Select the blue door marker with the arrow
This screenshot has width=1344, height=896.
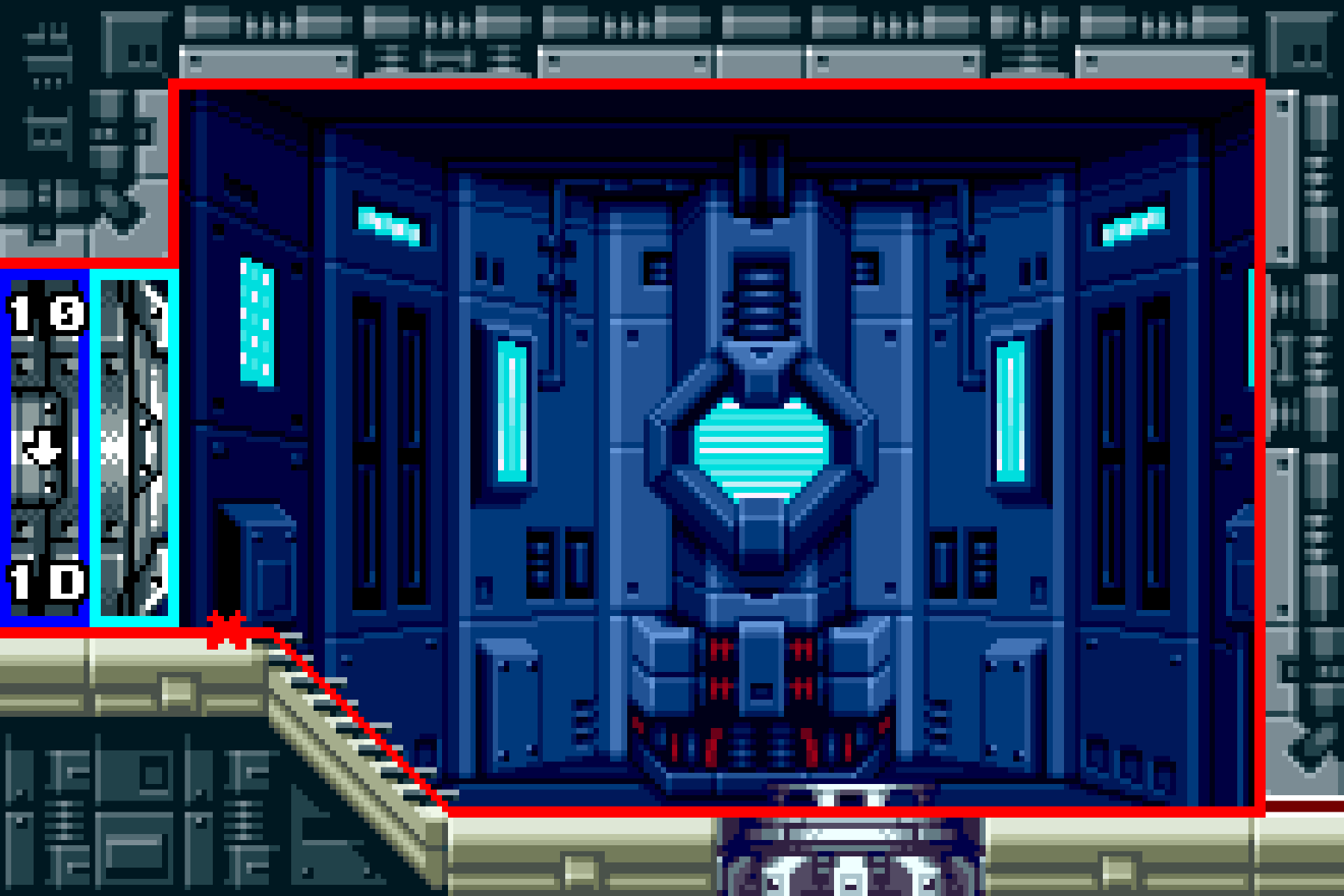[45, 447]
